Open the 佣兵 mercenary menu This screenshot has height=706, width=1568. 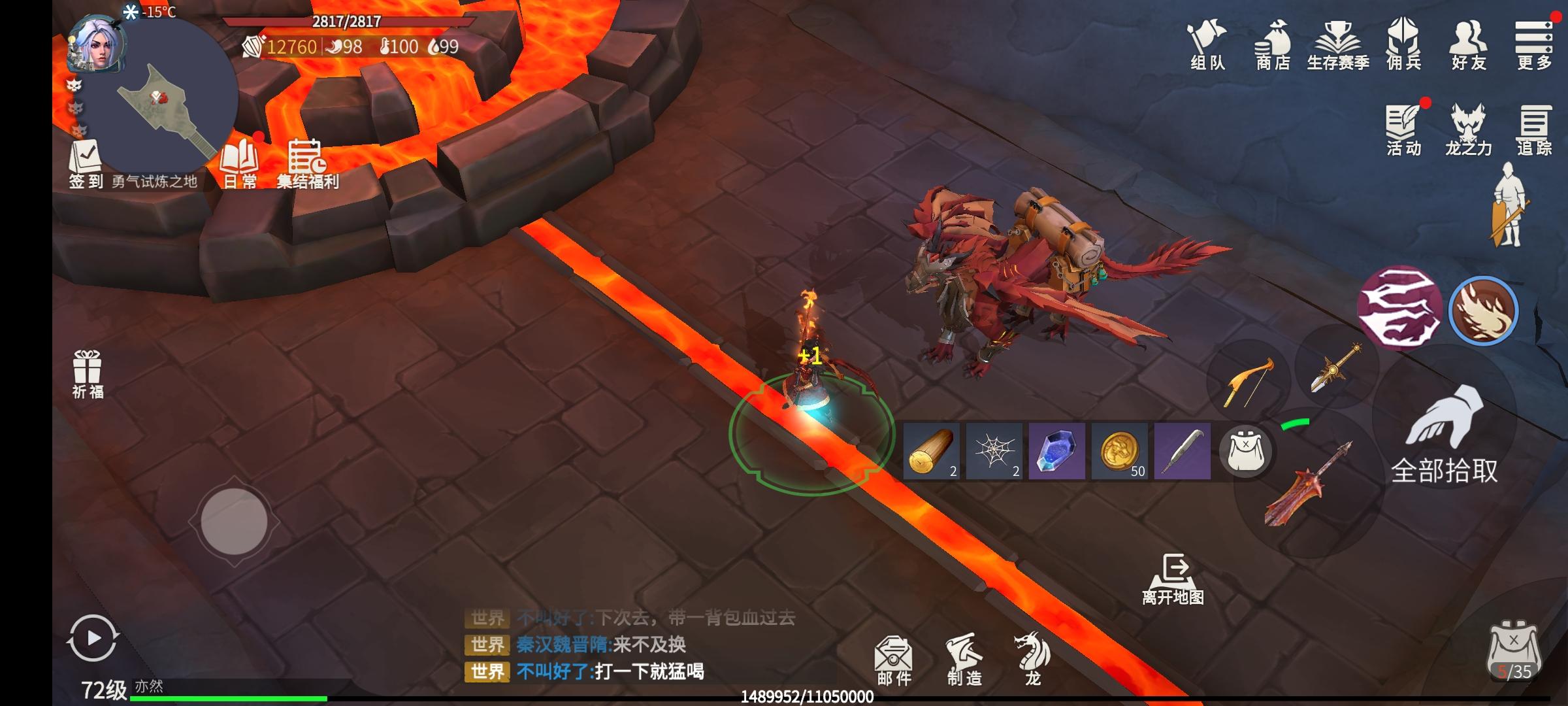(1403, 44)
